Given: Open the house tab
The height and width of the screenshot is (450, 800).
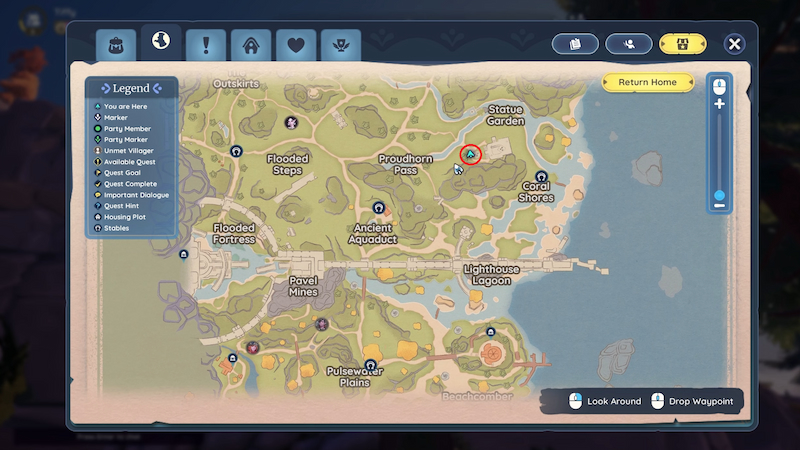Looking at the screenshot, I should coord(251,45).
